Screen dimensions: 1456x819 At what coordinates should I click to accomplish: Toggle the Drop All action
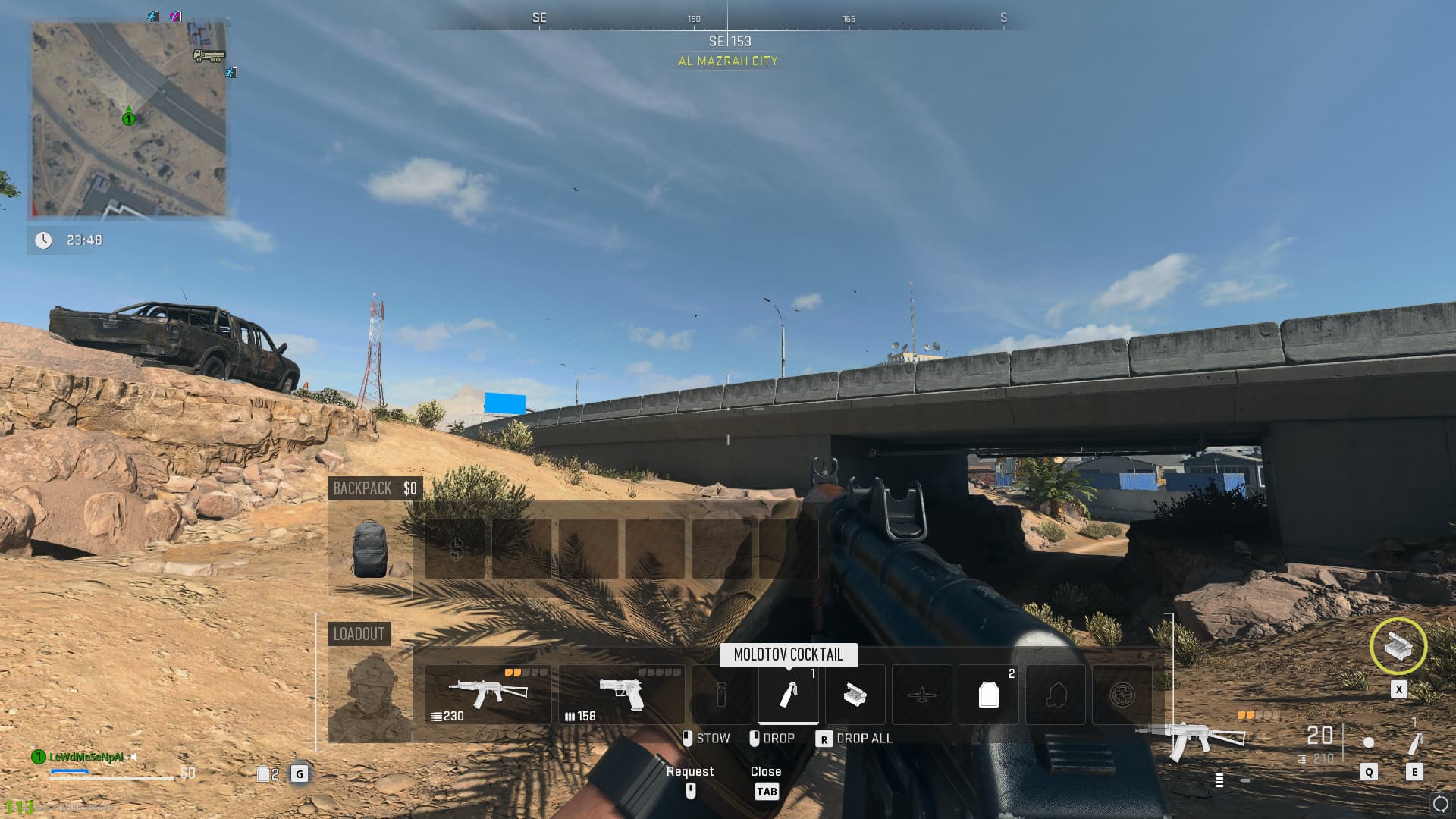click(861, 737)
